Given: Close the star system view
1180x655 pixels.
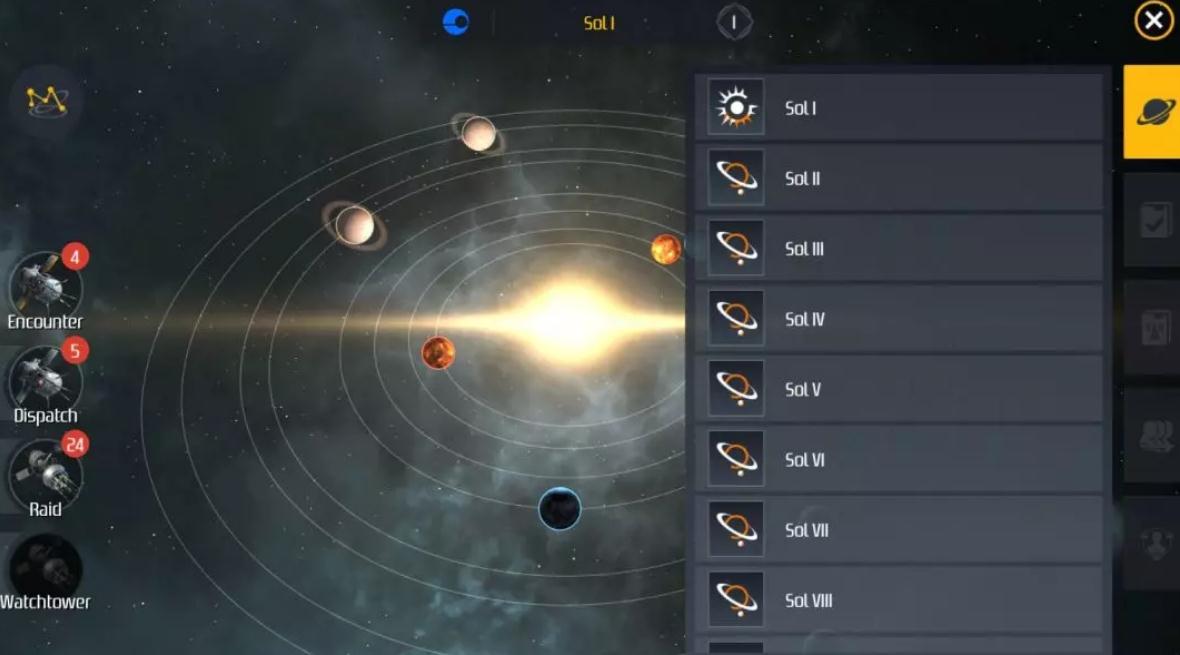Looking at the screenshot, I should pos(1153,21).
